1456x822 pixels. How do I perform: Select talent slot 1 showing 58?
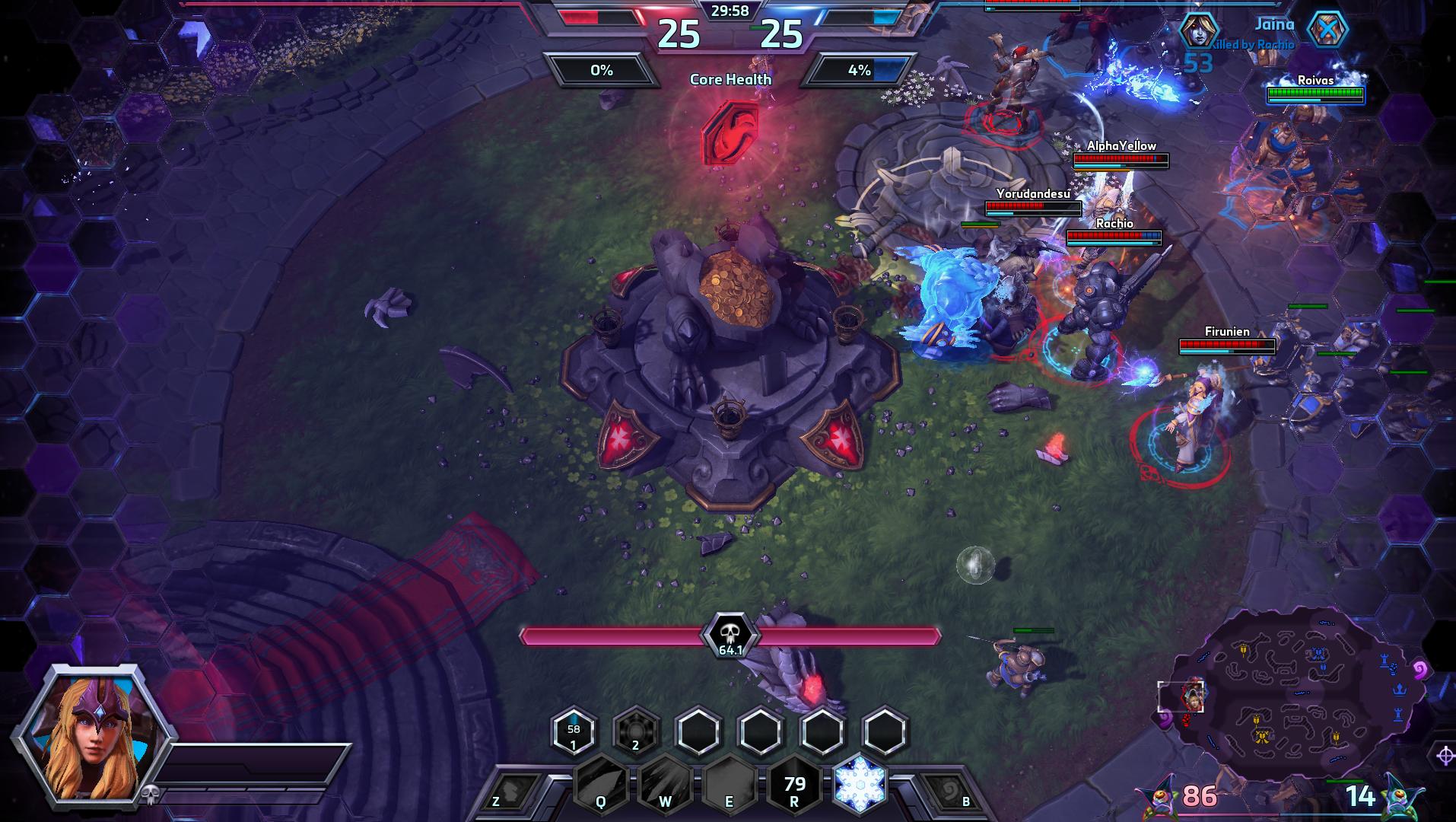tap(574, 732)
